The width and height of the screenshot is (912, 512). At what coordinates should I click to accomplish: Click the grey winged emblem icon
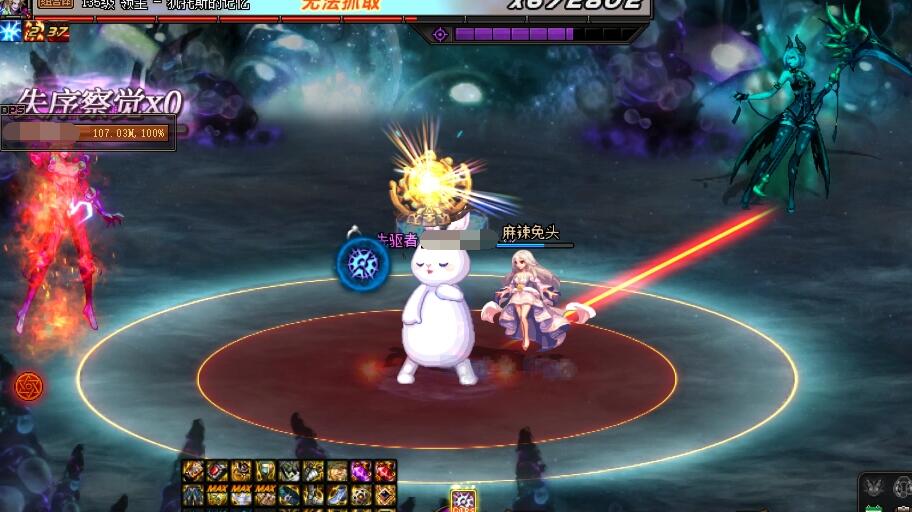click(874, 487)
